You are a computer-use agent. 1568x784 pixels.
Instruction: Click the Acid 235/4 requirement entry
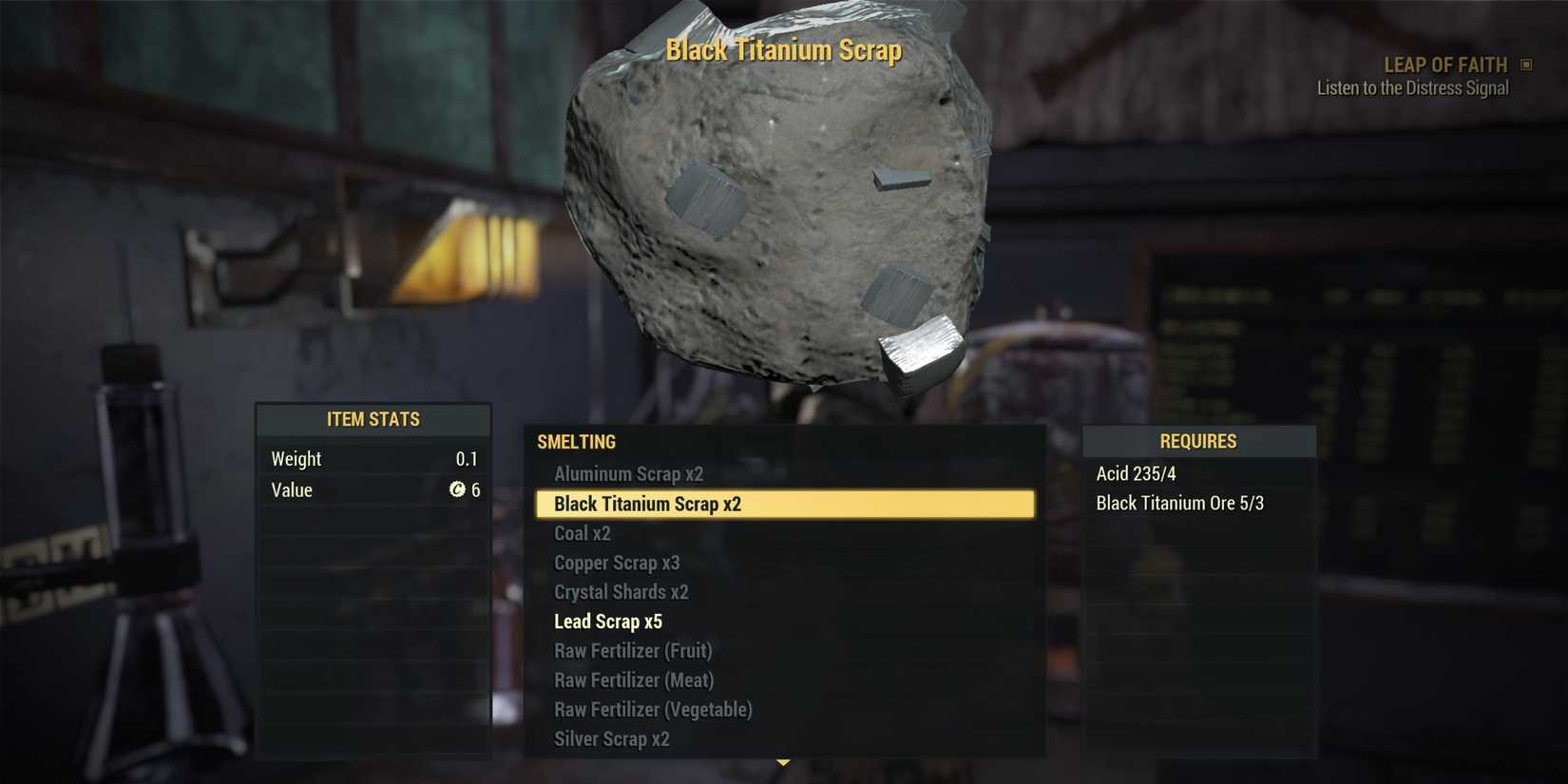tap(1135, 473)
